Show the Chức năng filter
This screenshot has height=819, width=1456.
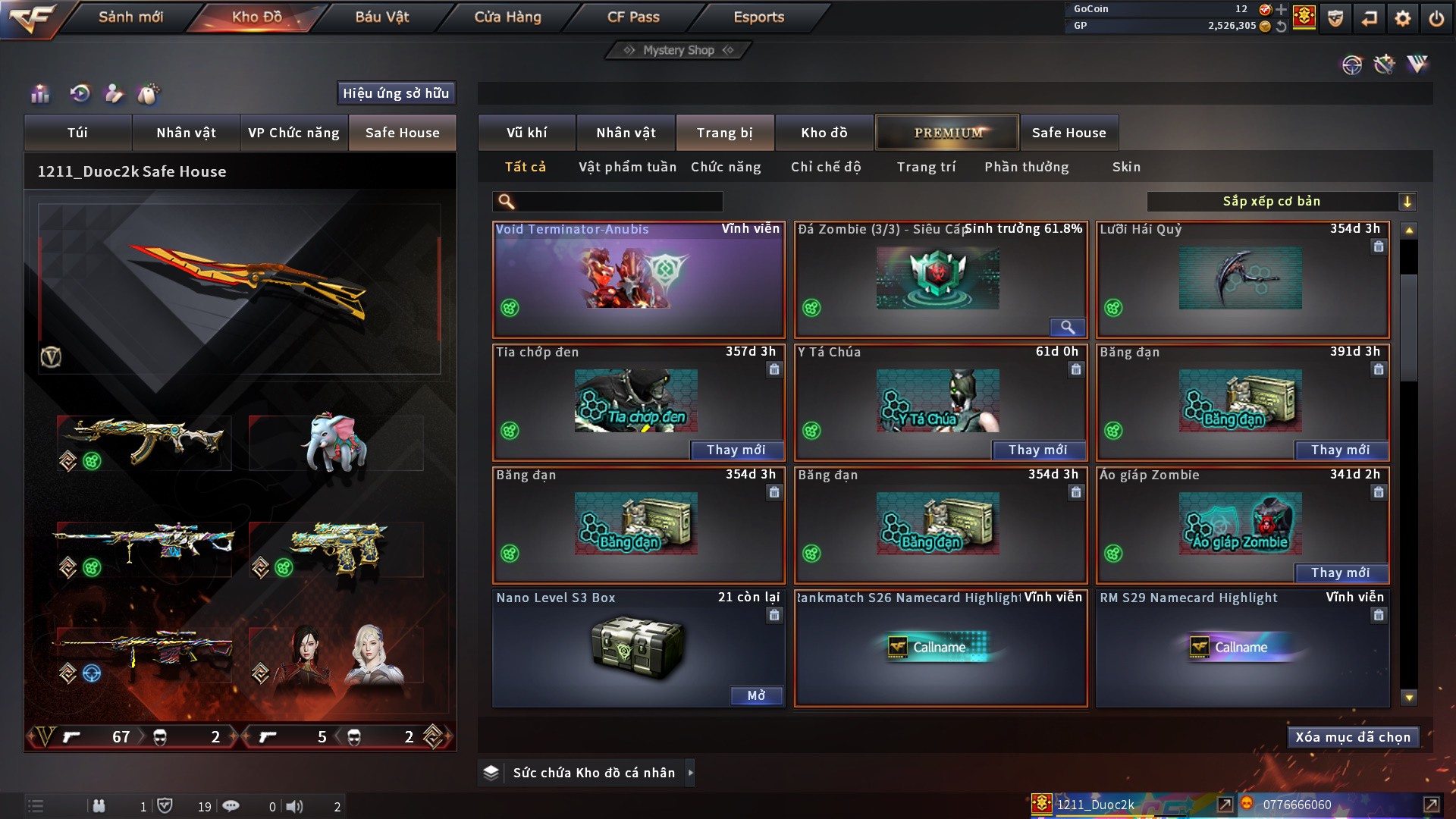726,167
